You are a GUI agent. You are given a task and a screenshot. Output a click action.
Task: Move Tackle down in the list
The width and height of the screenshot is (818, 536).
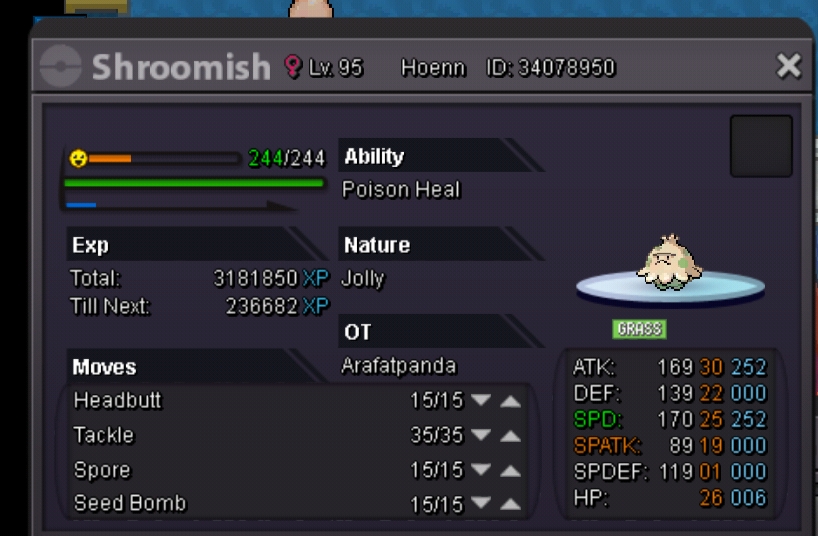pyautogui.click(x=481, y=436)
